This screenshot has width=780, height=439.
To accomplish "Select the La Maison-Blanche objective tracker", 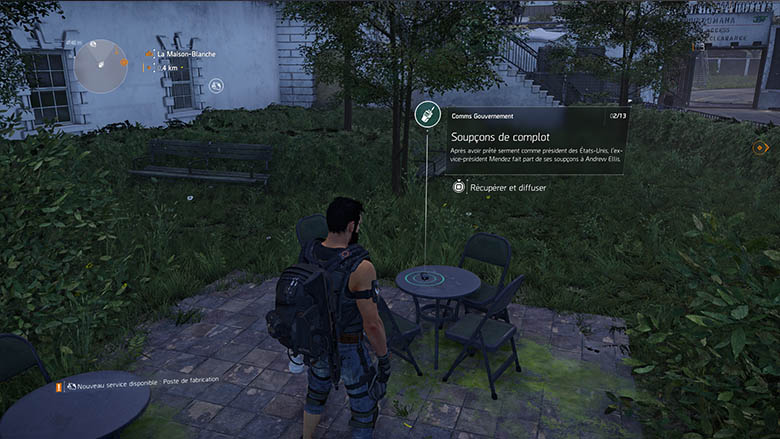I will 188,53.
